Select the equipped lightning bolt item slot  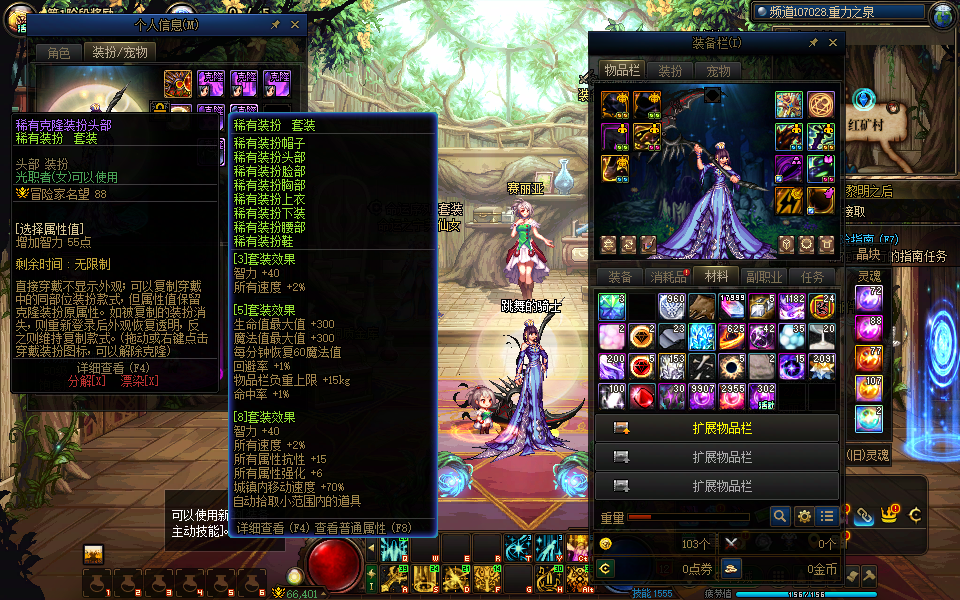[x=790, y=201]
